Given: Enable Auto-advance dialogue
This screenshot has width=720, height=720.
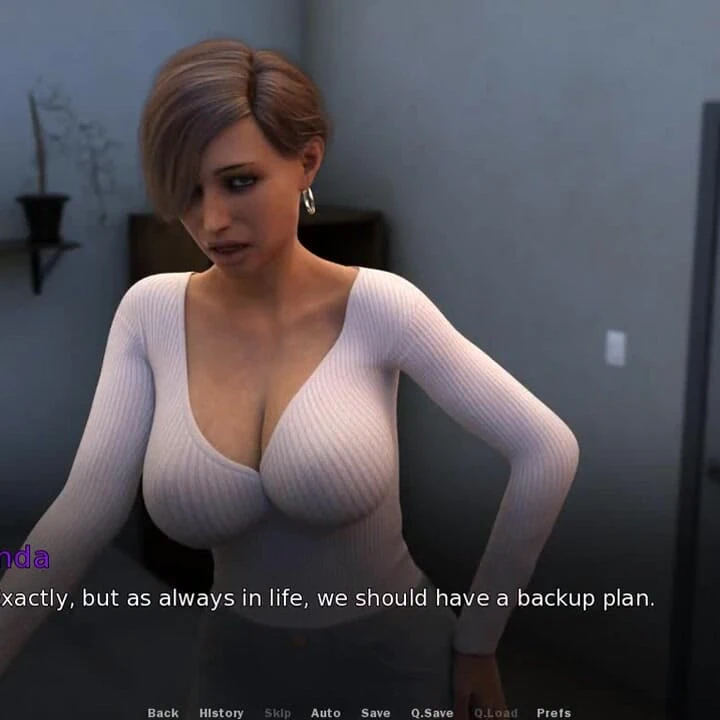Looking at the screenshot, I should [326, 713].
